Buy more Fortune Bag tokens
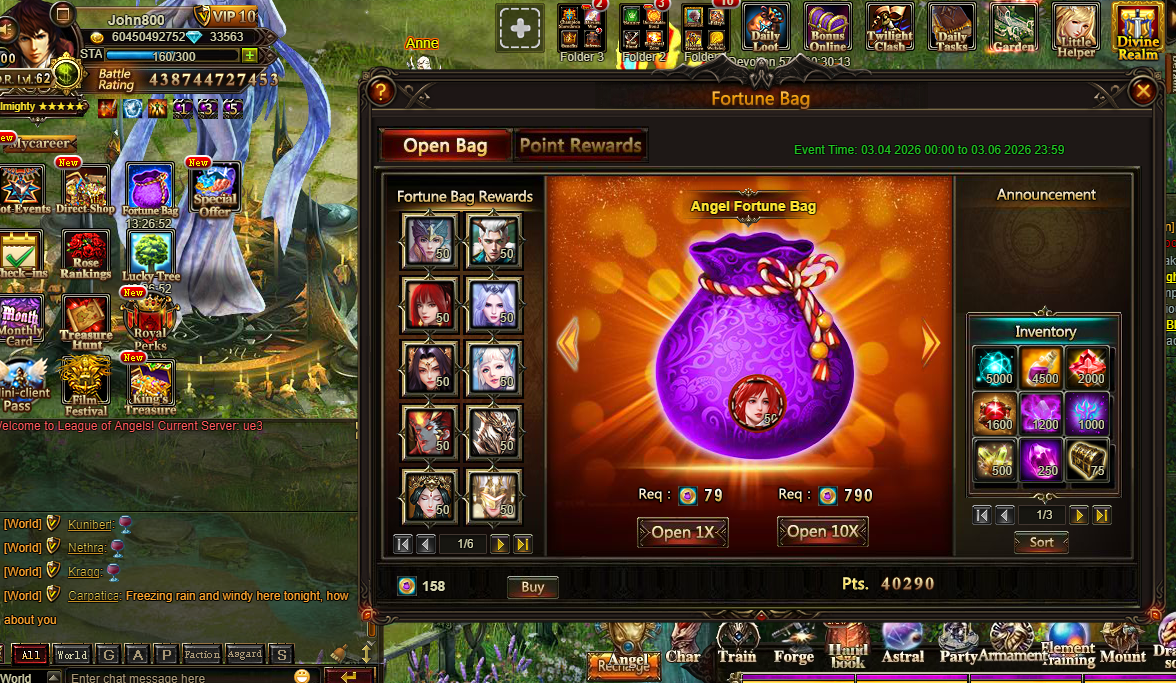 532,587
